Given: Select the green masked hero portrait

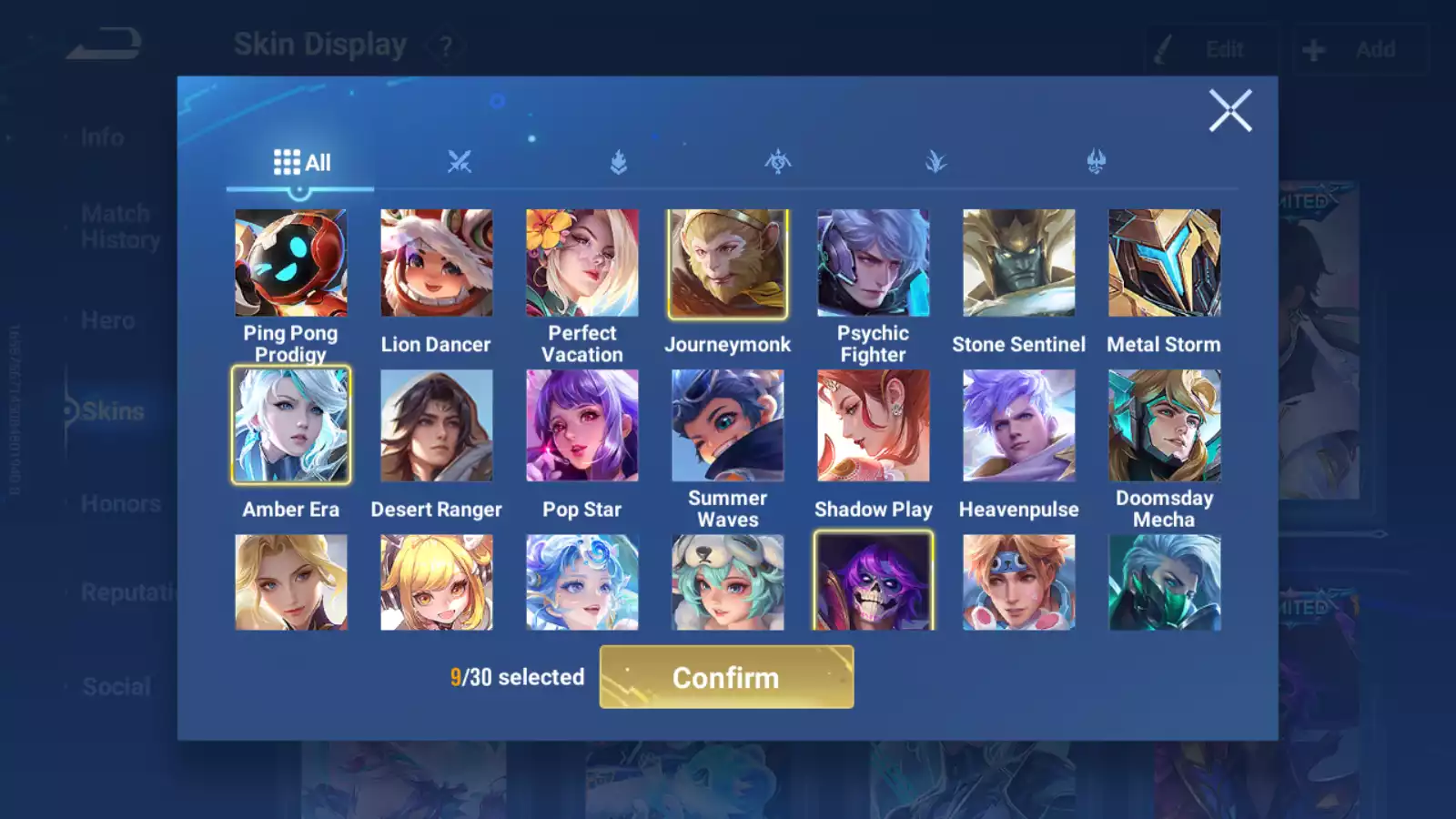Looking at the screenshot, I should click(1165, 582).
